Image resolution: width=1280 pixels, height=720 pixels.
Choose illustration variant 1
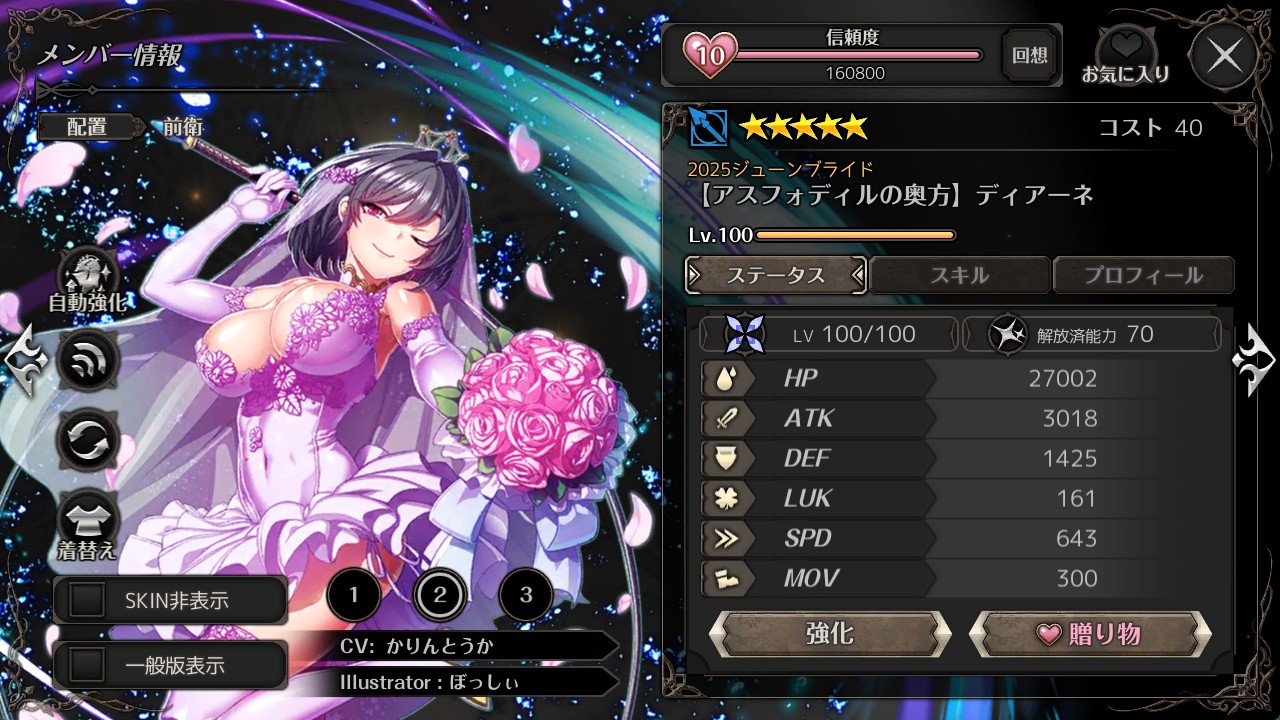click(x=353, y=596)
